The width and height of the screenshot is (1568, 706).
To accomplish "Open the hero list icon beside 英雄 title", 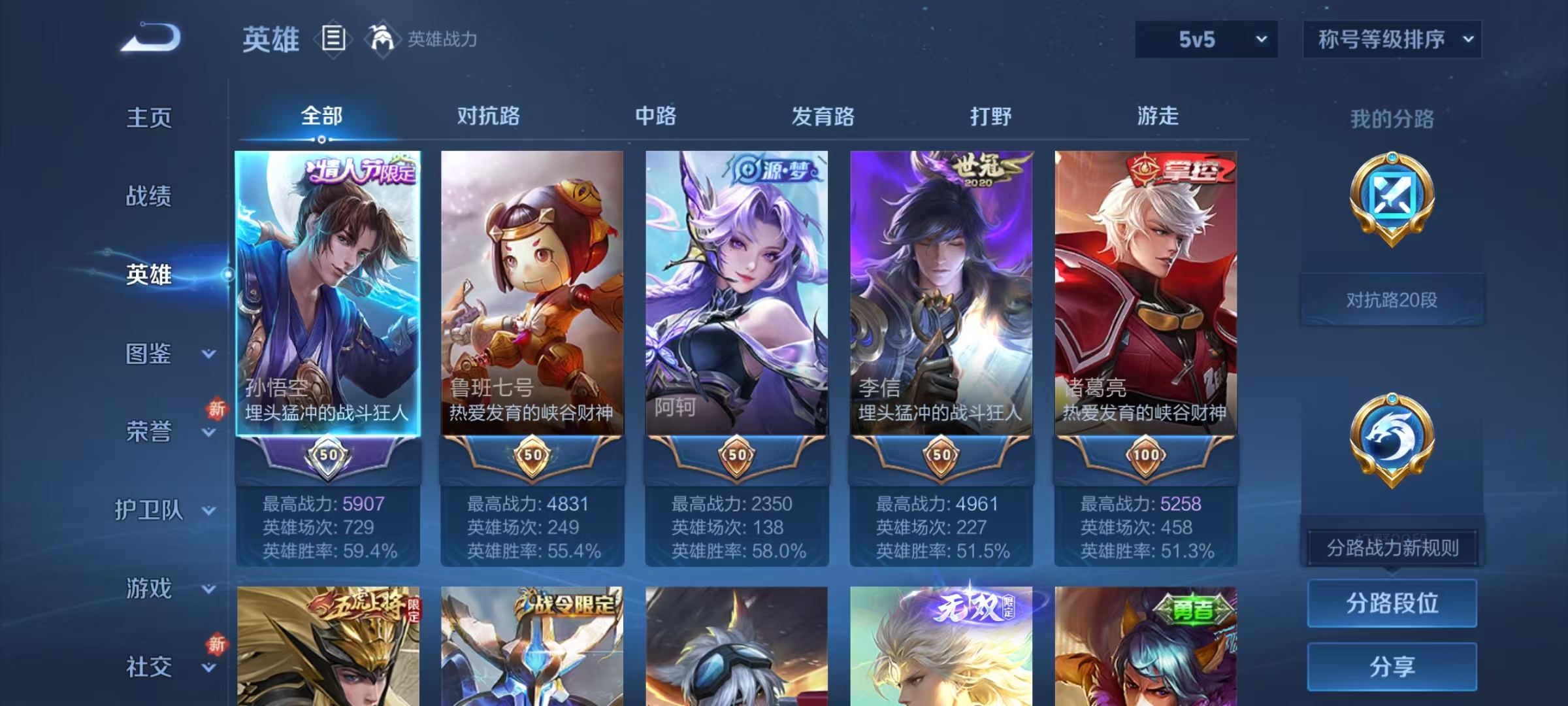I will [333, 39].
